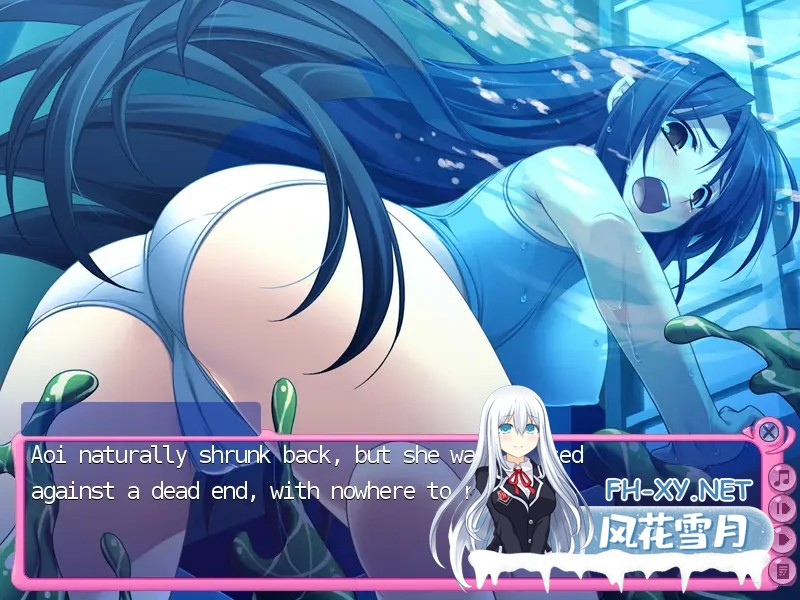Click the music note button
The width and height of the screenshot is (800, 600).
783,478
